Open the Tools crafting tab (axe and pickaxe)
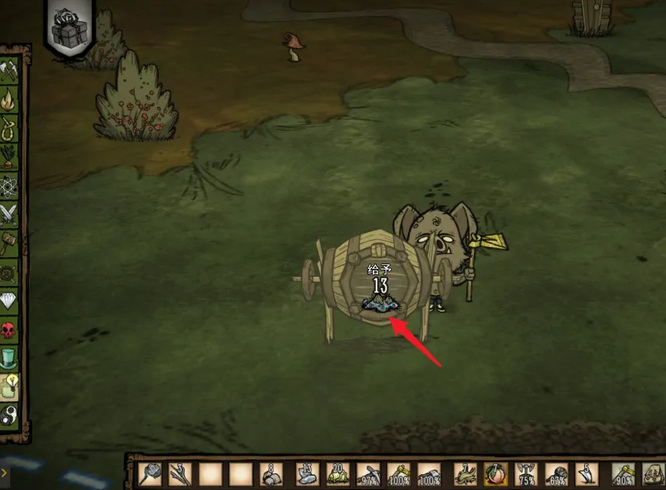The image size is (666, 490). click(x=10, y=70)
